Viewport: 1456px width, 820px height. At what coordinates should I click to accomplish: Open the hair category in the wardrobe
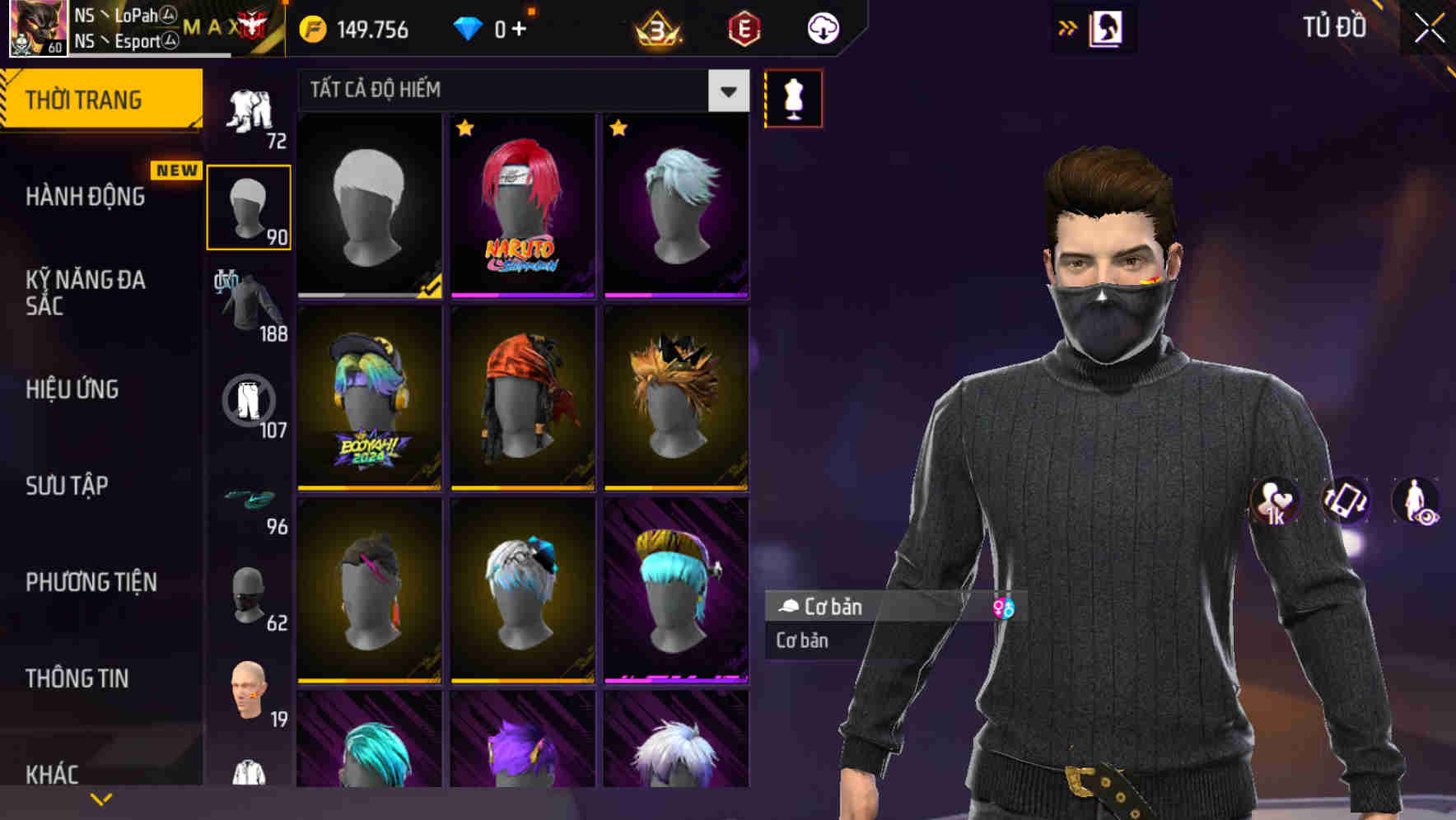248,206
